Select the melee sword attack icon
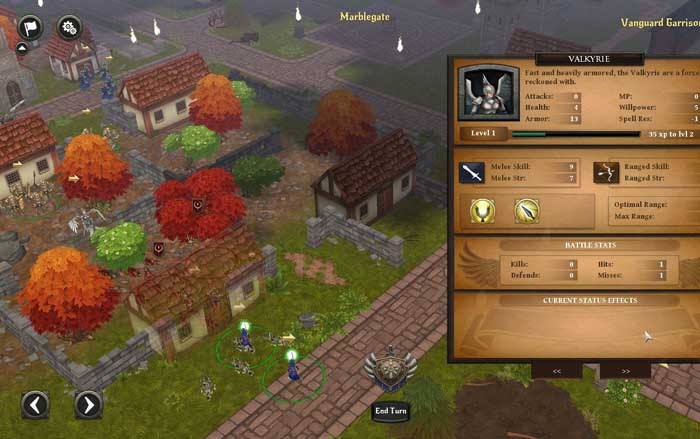 click(472, 172)
